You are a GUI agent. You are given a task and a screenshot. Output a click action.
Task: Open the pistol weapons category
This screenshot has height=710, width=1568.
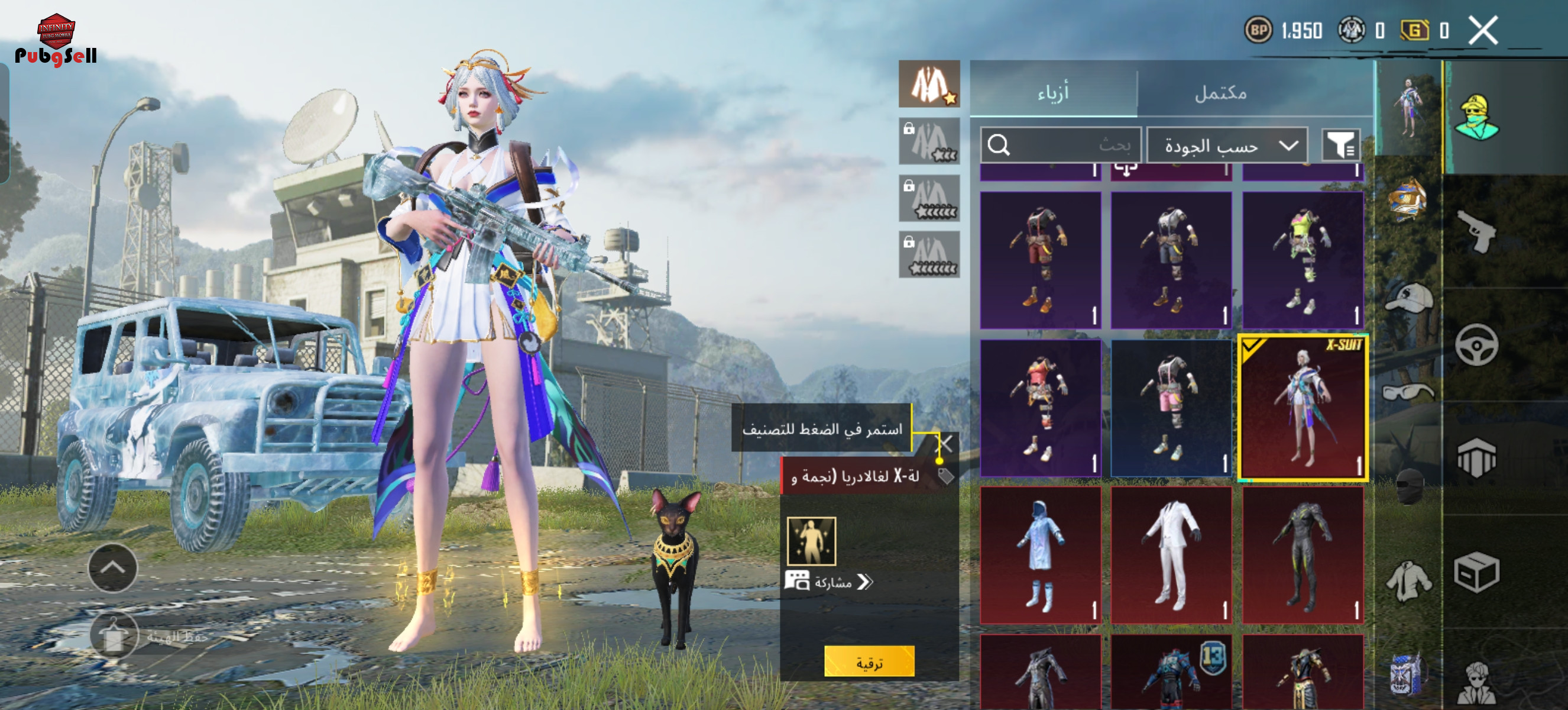click(x=1477, y=231)
